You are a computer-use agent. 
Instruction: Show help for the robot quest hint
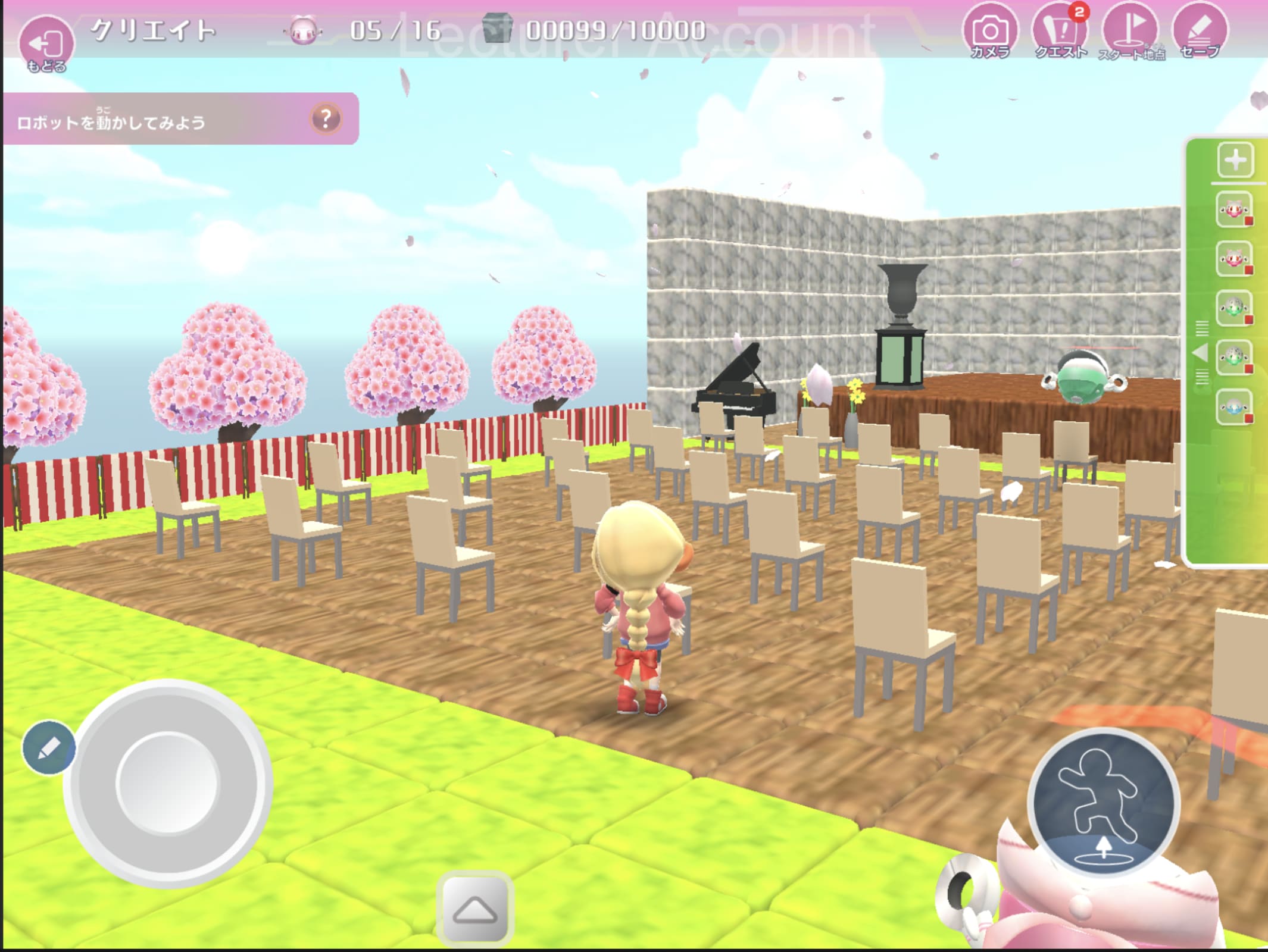click(326, 119)
